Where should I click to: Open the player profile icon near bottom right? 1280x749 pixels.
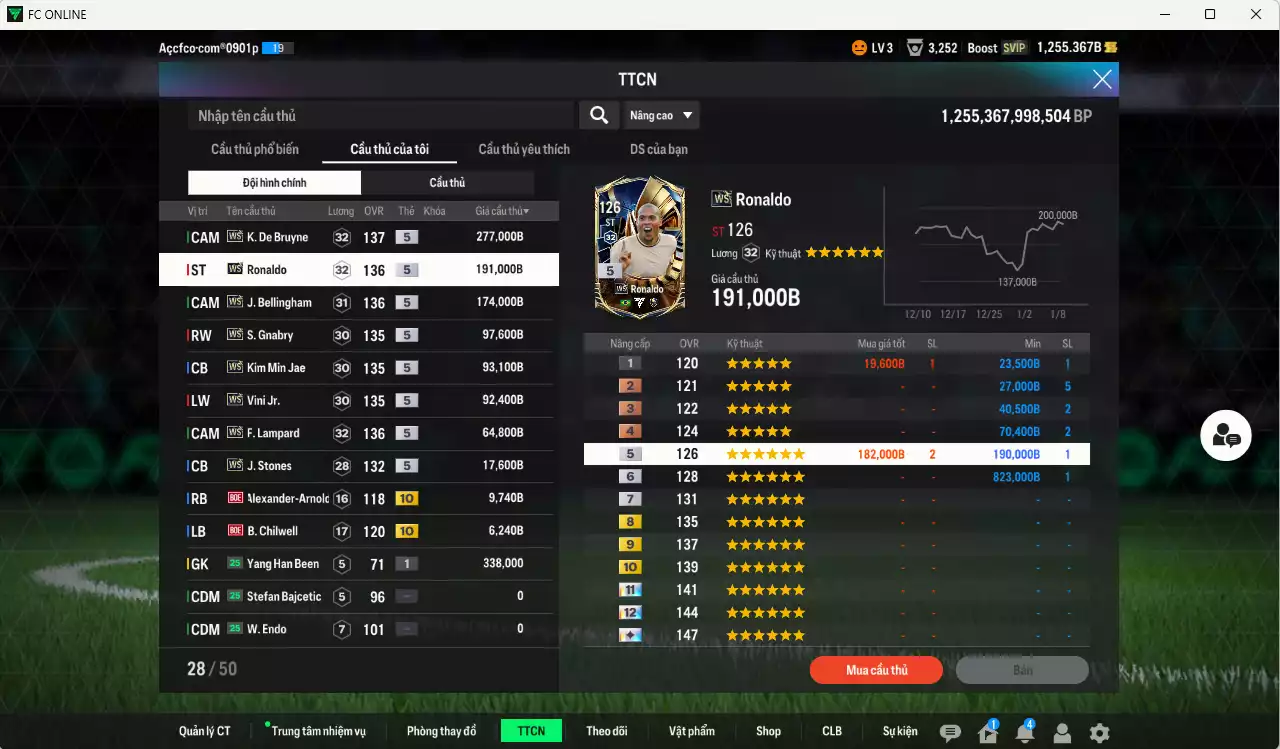coord(1062,732)
